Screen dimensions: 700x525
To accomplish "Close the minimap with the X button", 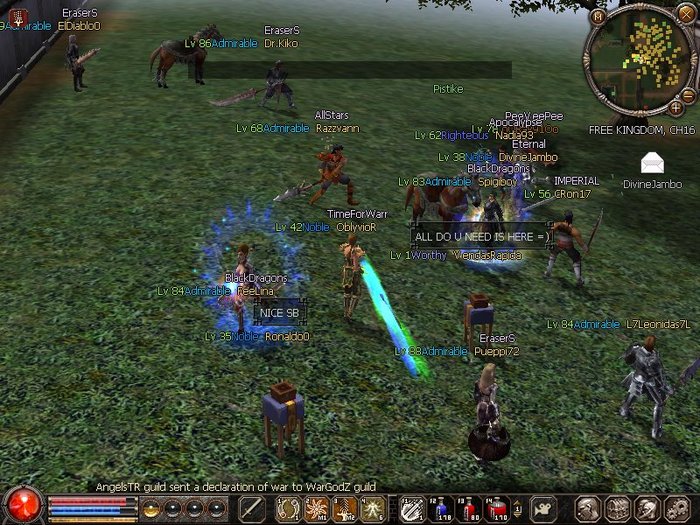I will point(687,17).
